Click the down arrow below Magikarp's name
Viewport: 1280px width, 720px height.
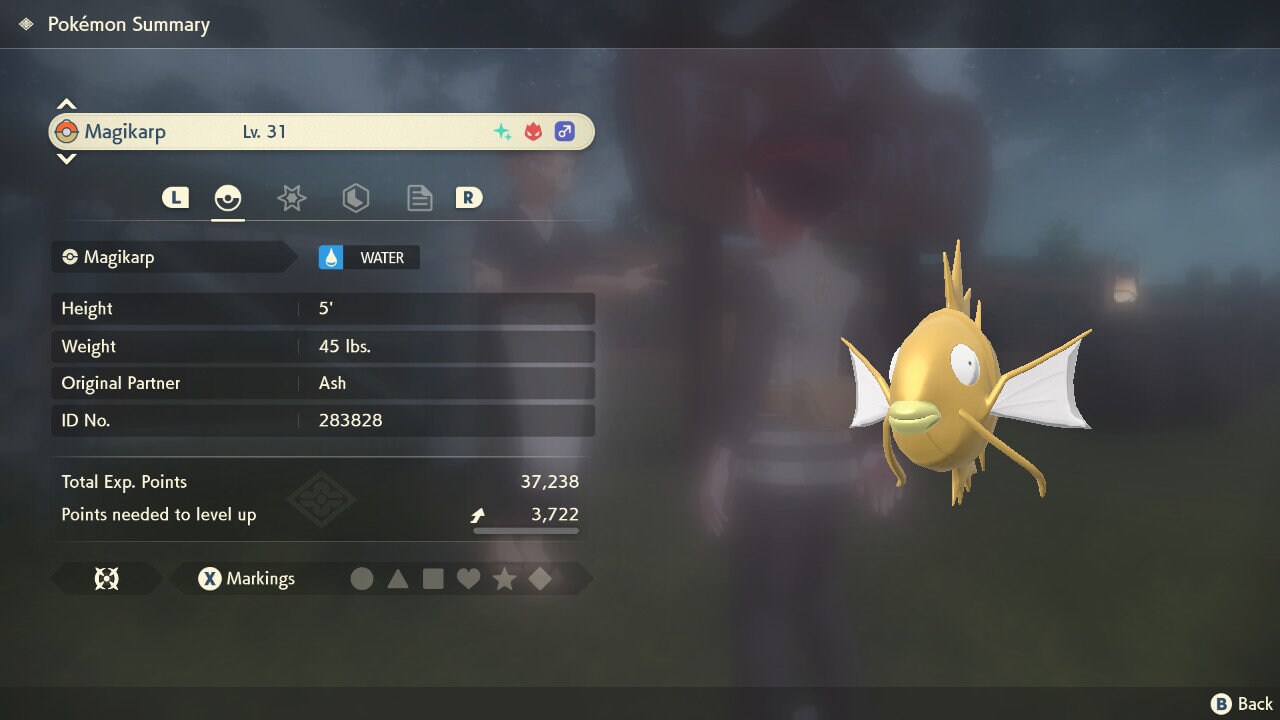pyautogui.click(x=66, y=160)
